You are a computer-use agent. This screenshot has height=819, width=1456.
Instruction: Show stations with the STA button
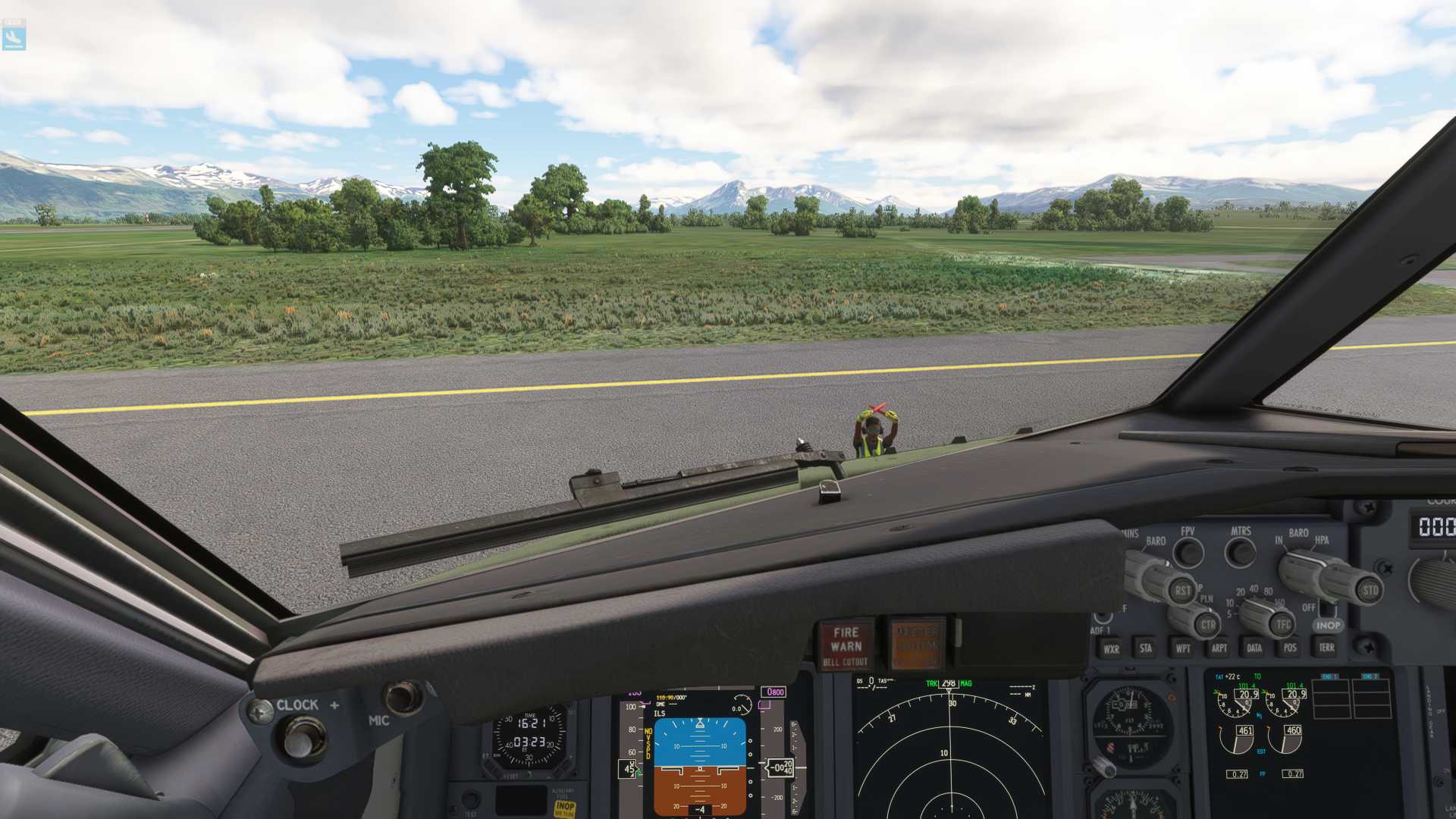1145,648
